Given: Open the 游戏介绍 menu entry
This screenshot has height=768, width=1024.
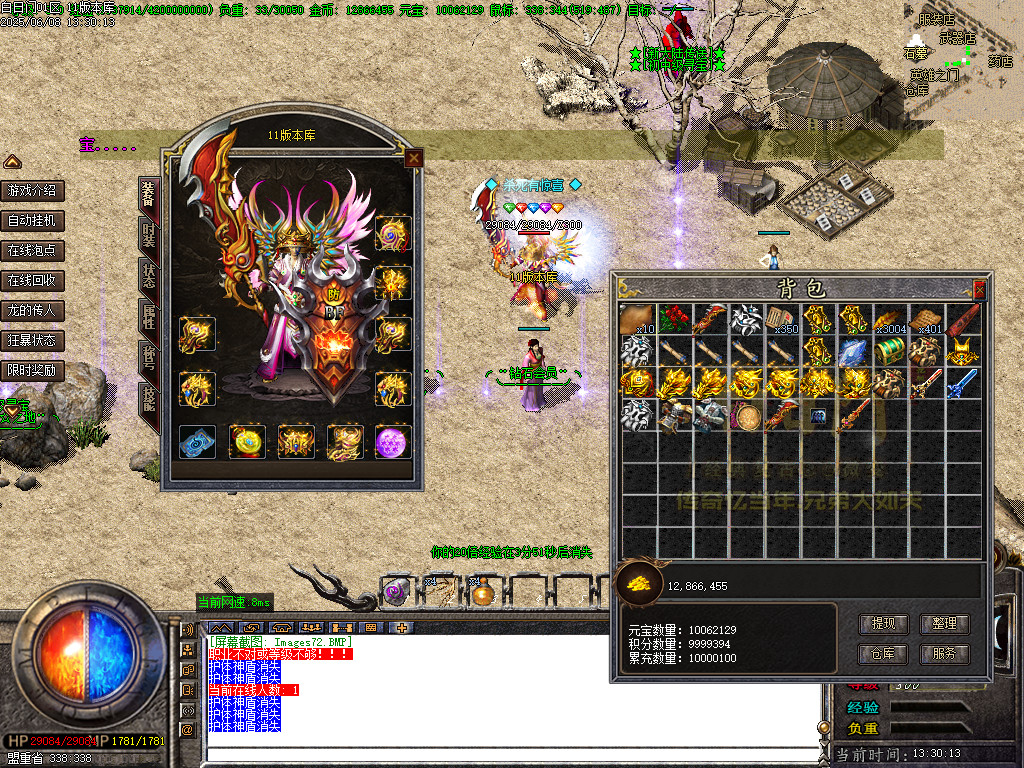Looking at the screenshot, I should [32, 191].
